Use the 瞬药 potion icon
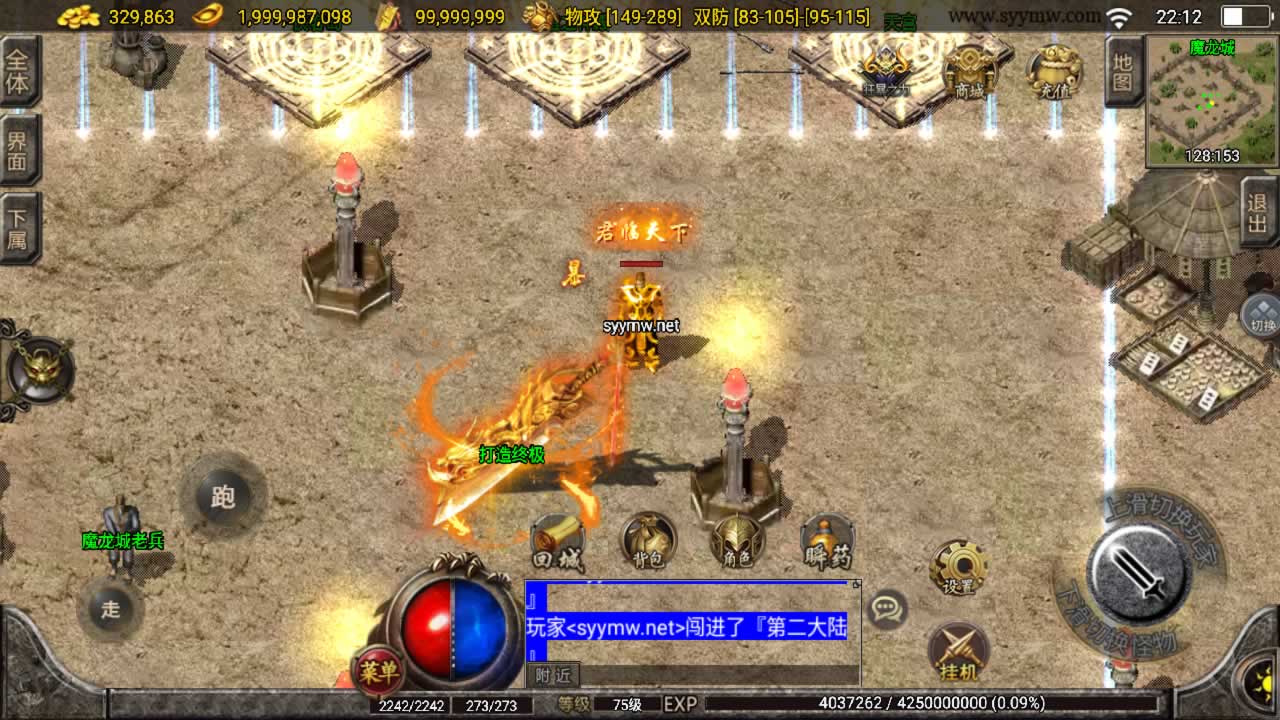Screen dimensions: 1280x720 [x=828, y=542]
